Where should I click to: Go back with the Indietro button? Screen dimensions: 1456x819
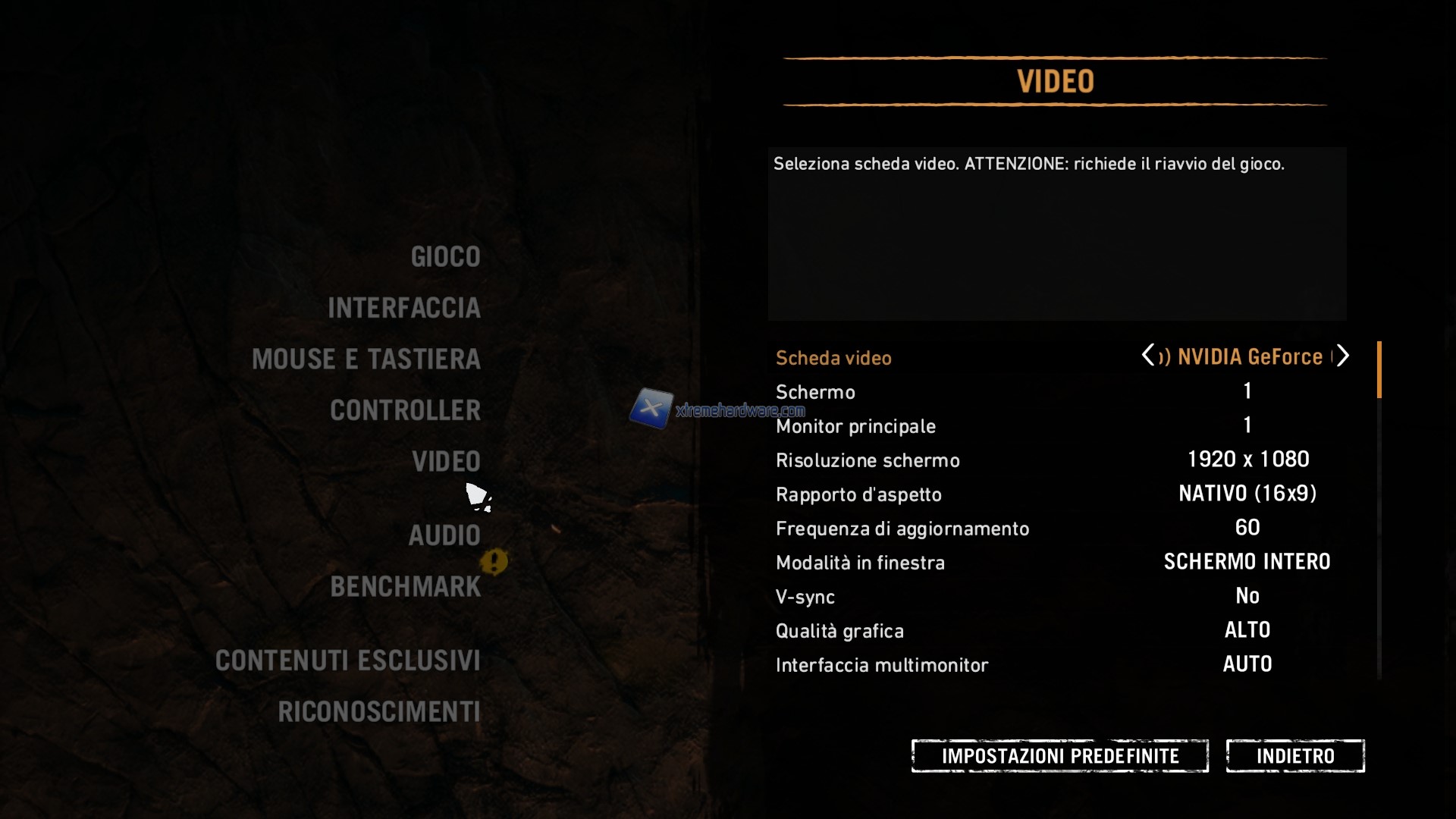click(x=1294, y=756)
